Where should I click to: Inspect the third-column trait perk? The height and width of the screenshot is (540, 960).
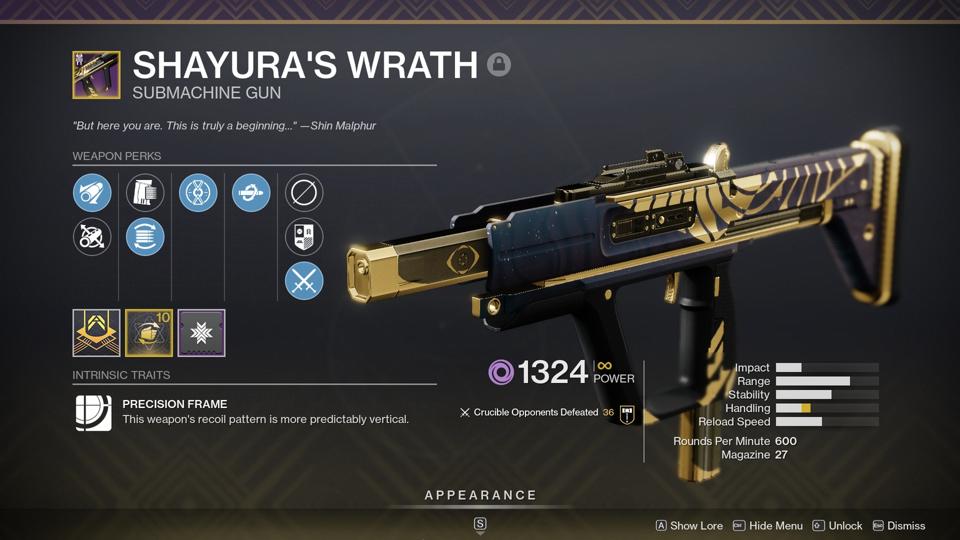198,192
